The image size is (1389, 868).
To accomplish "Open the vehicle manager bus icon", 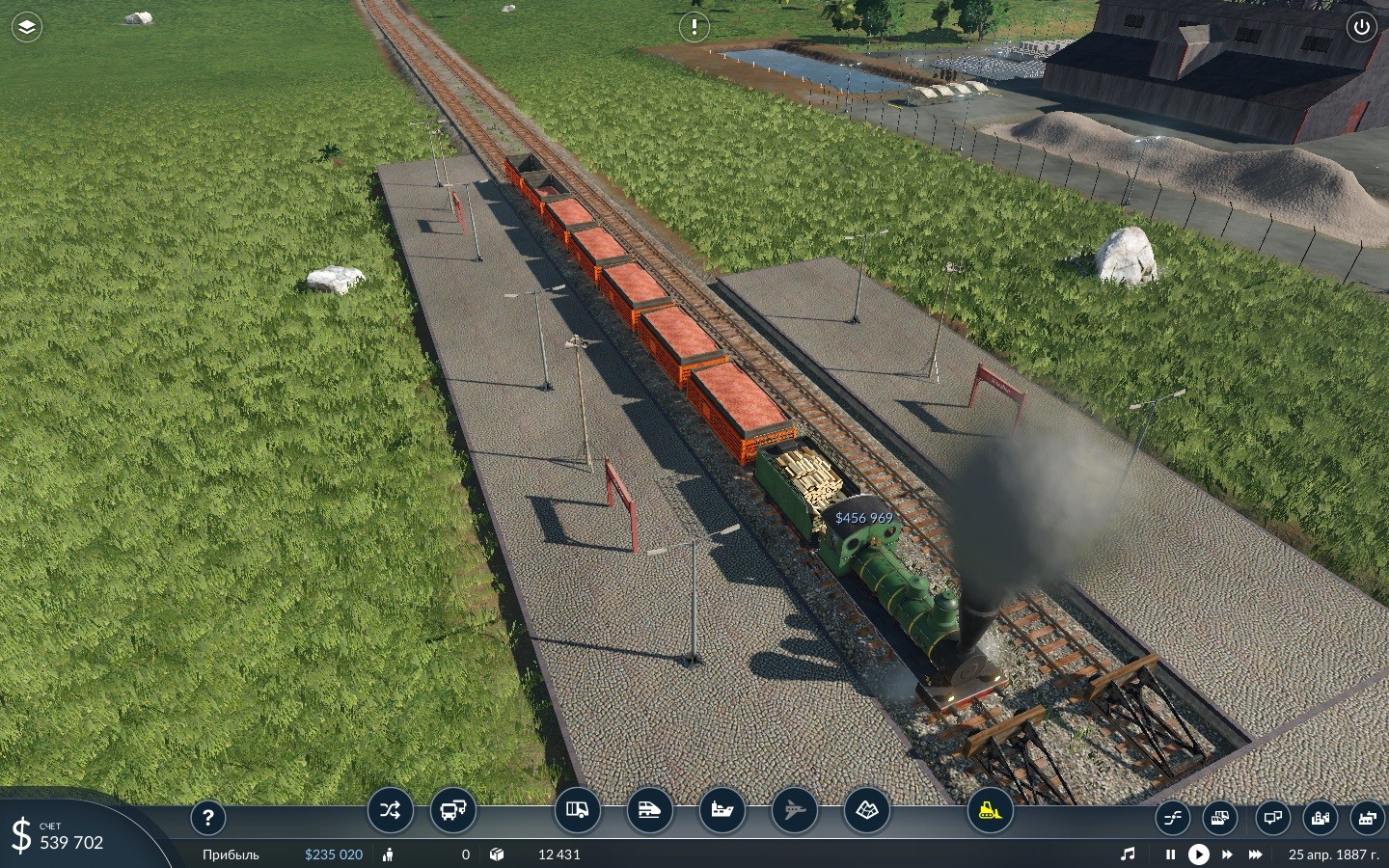I will click(452, 810).
